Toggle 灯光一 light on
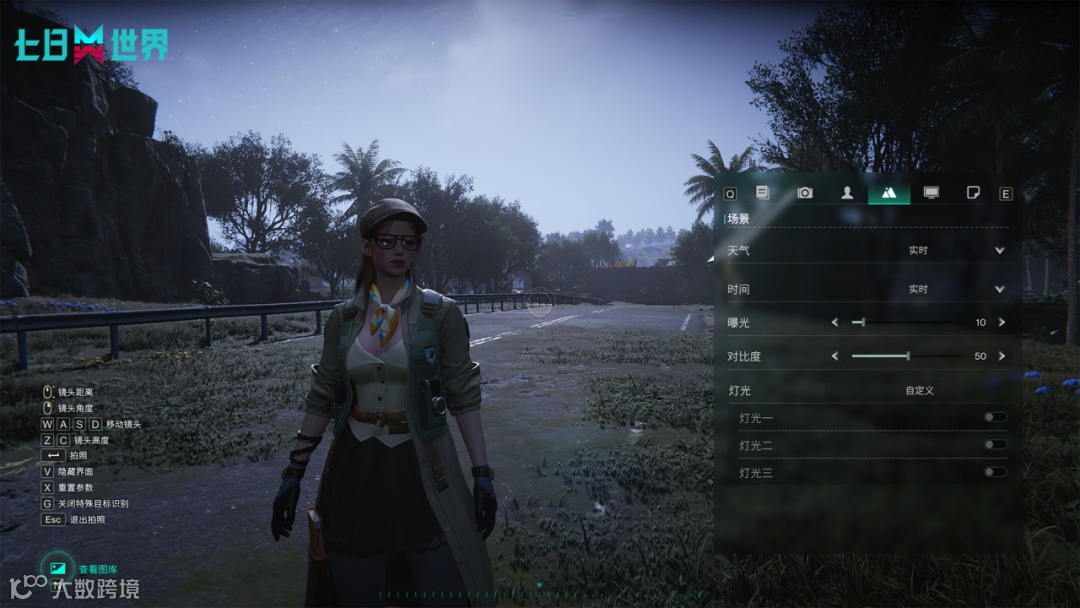This screenshot has height=608, width=1080. (994, 417)
